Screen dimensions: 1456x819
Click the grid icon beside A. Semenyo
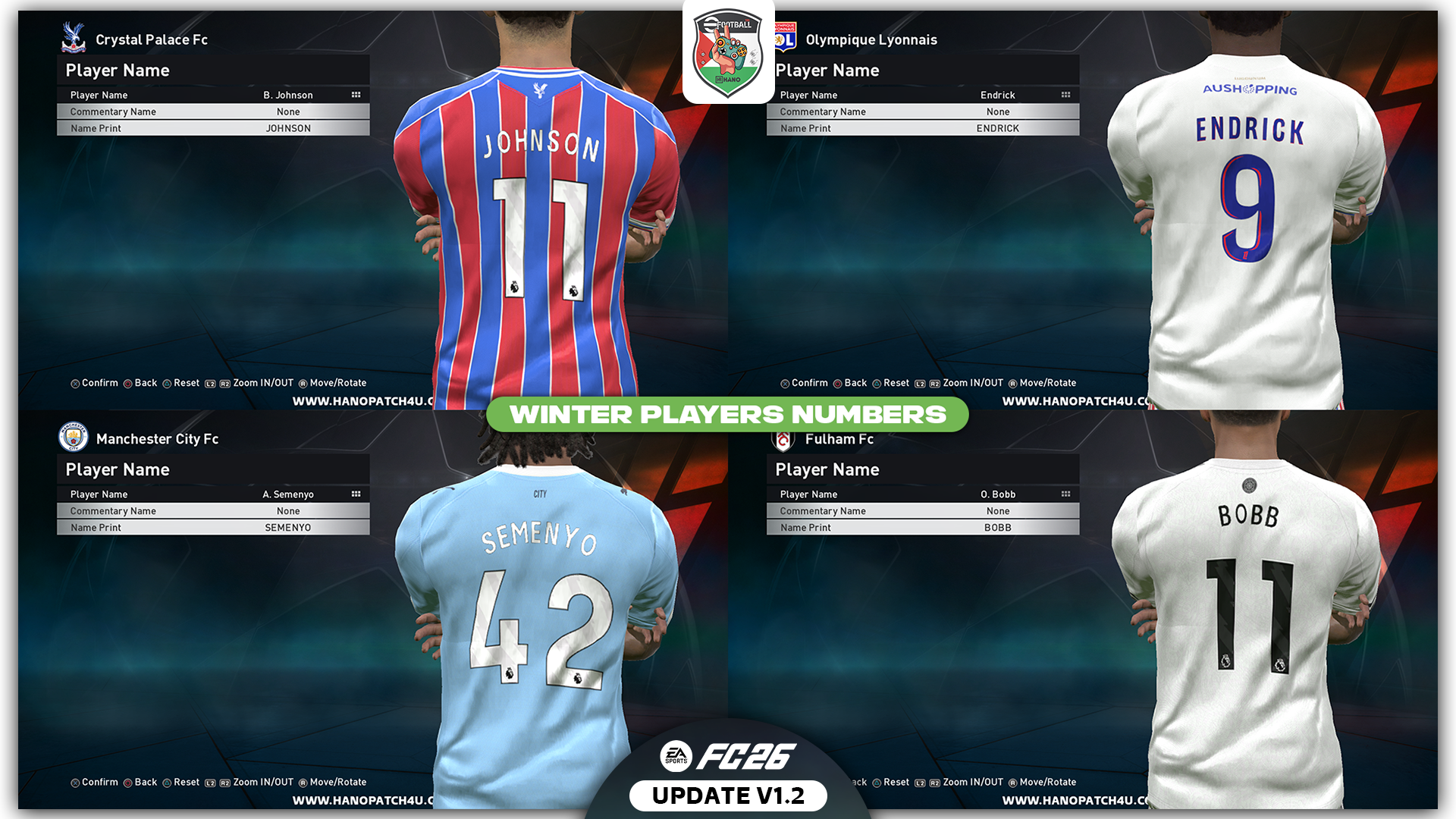[x=356, y=494]
